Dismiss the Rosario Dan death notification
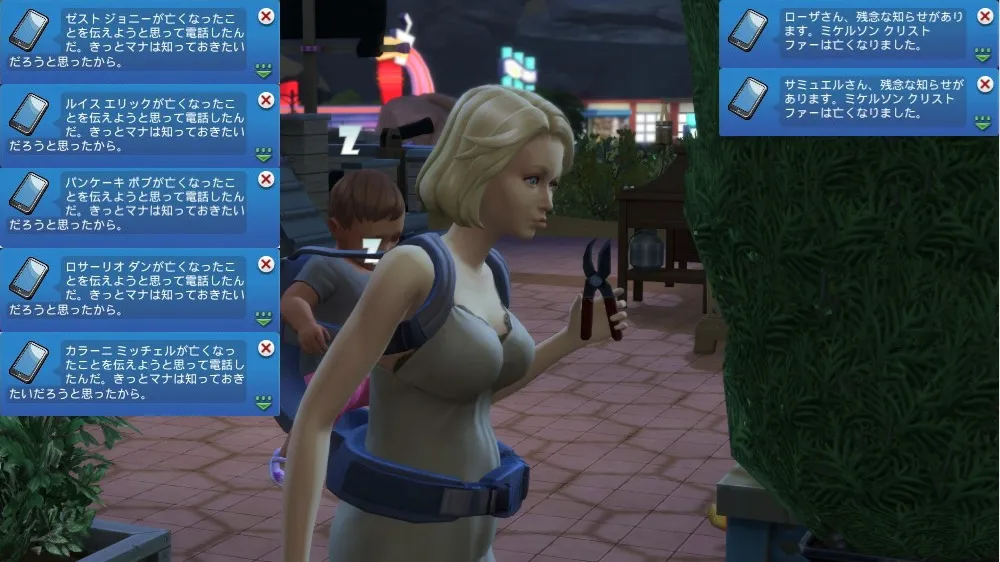The image size is (1000, 562). (266, 264)
